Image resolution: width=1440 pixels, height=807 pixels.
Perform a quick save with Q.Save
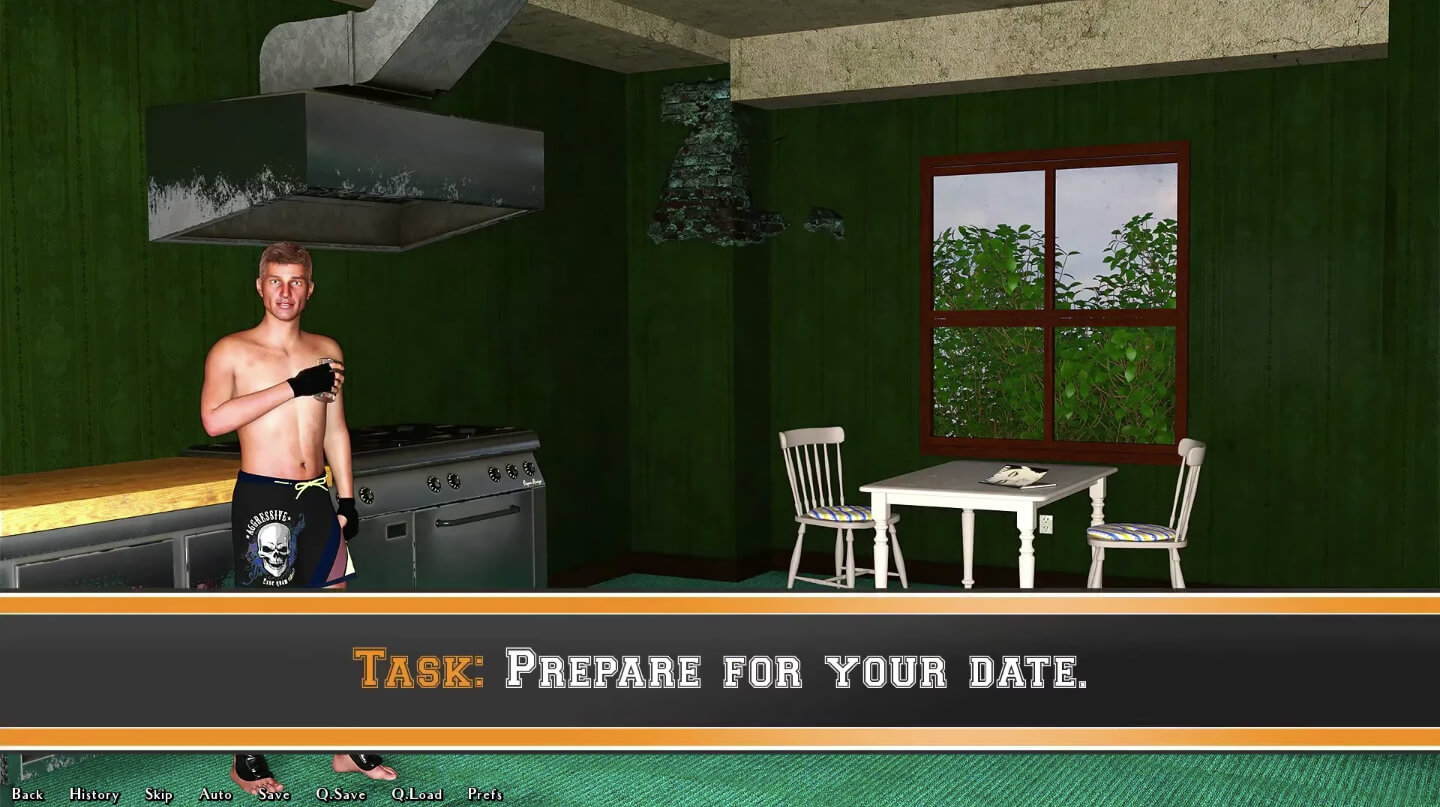(340, 794)
